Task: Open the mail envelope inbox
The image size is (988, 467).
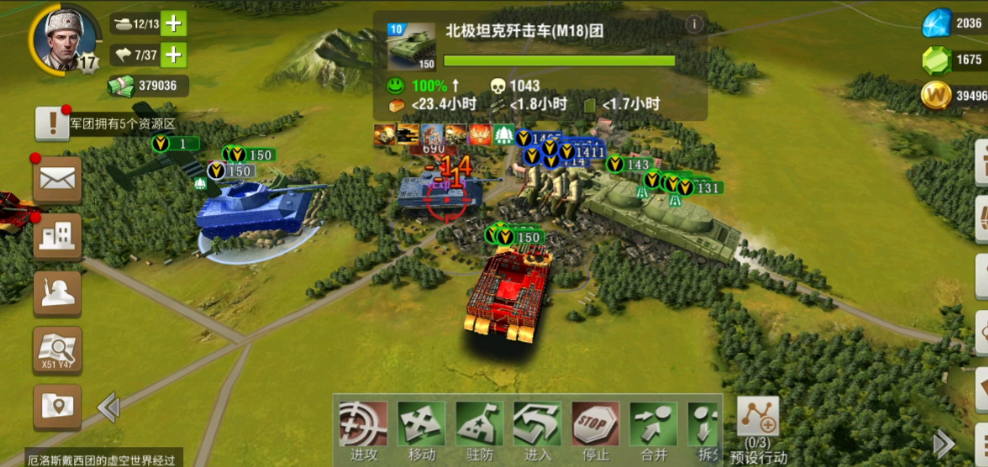Action: 58,180
